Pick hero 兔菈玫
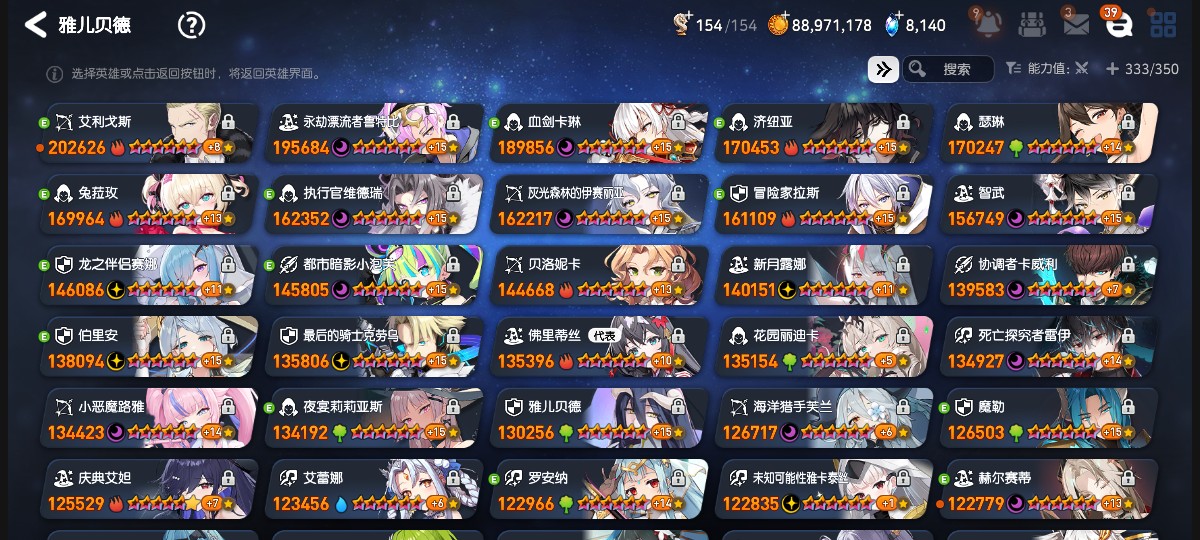The height and width of the screenshot is (540, 1200). point(148,205)
